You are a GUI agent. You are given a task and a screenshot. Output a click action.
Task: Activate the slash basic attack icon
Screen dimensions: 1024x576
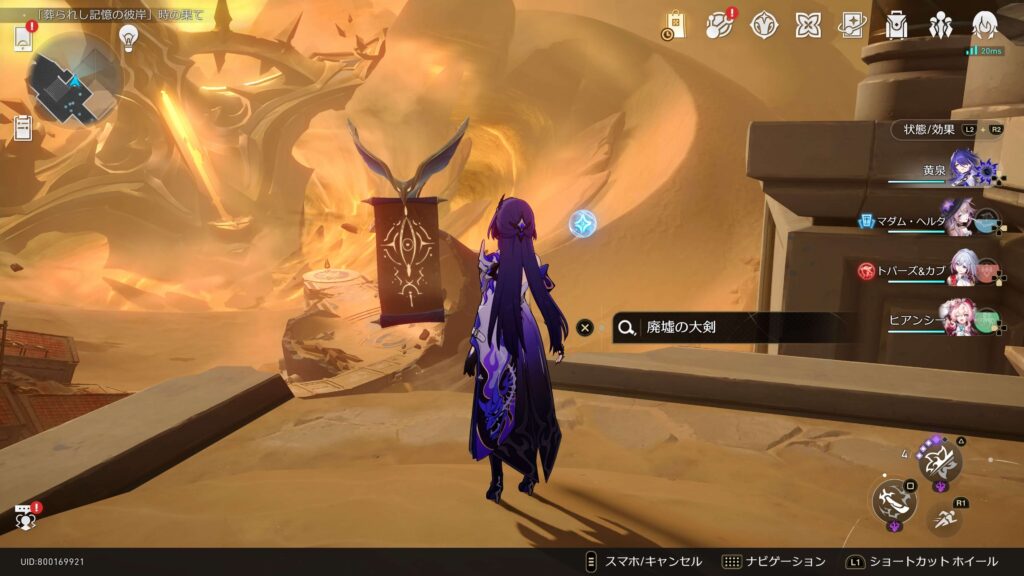894,502
